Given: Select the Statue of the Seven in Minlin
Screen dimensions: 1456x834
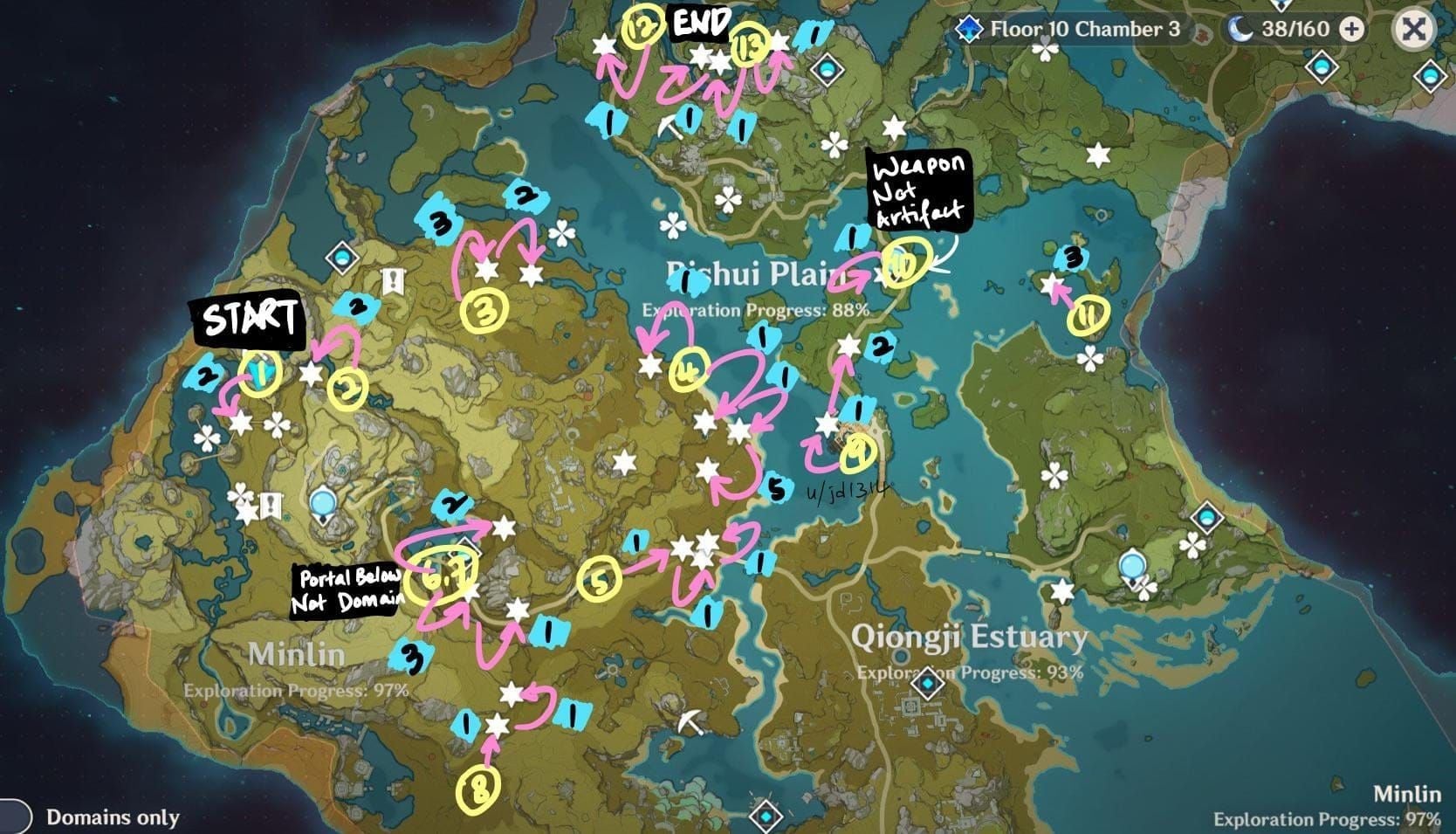Looking at the screenshot, I should [322, 503].
